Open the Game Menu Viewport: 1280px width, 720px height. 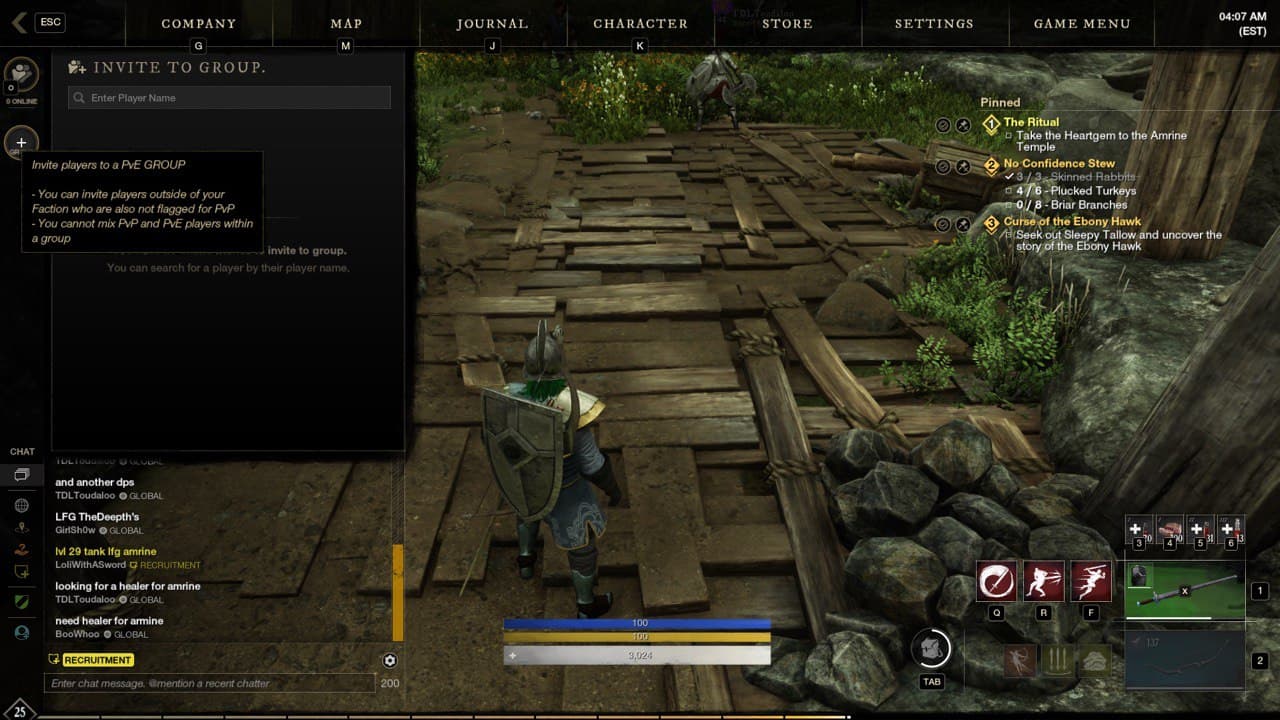click(x=1082, y=24)
